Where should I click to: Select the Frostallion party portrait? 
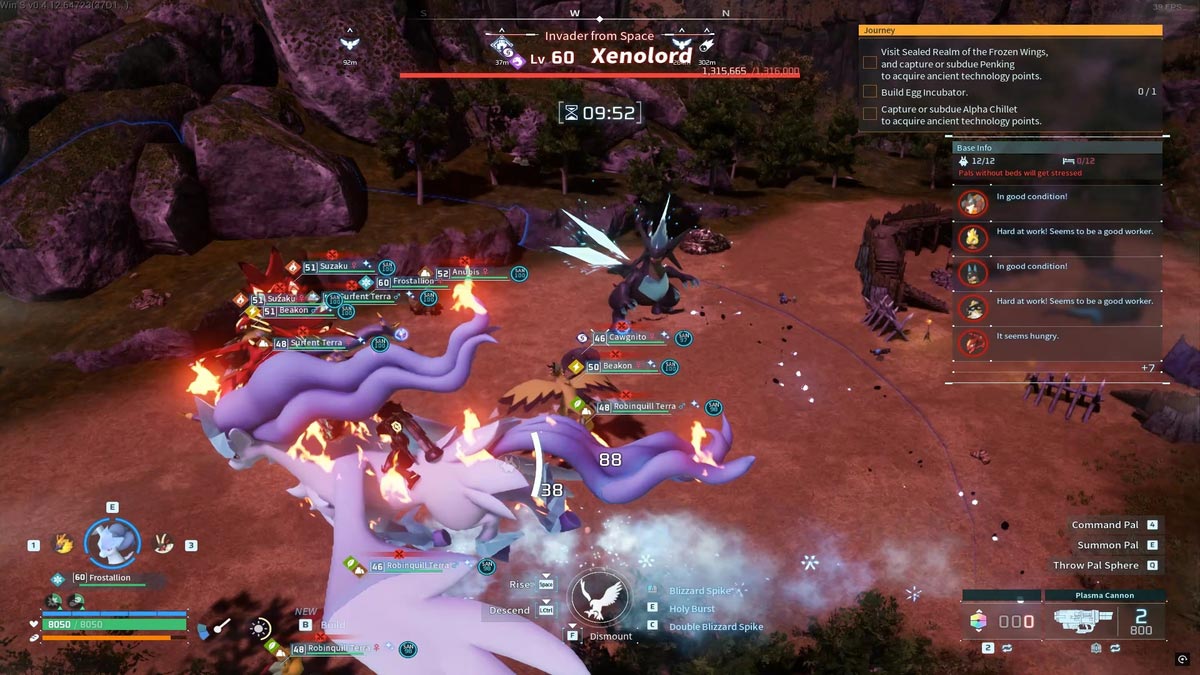pyautogui.click(x=112, y=542)
